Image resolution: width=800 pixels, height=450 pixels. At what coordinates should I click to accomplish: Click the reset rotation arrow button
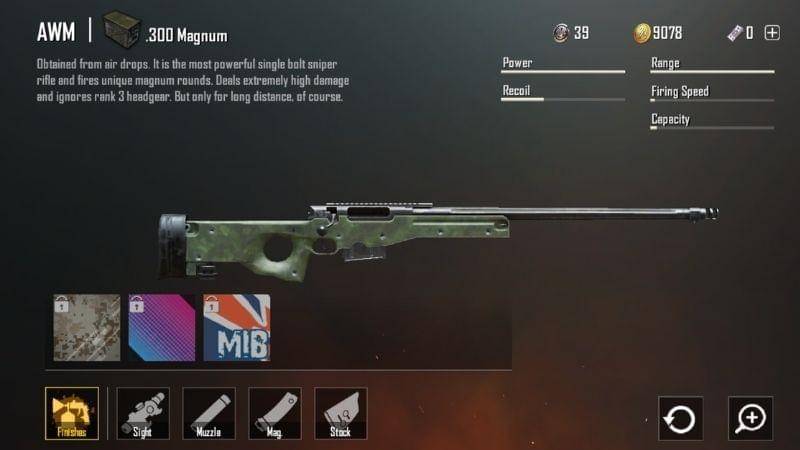coord(680,418)
